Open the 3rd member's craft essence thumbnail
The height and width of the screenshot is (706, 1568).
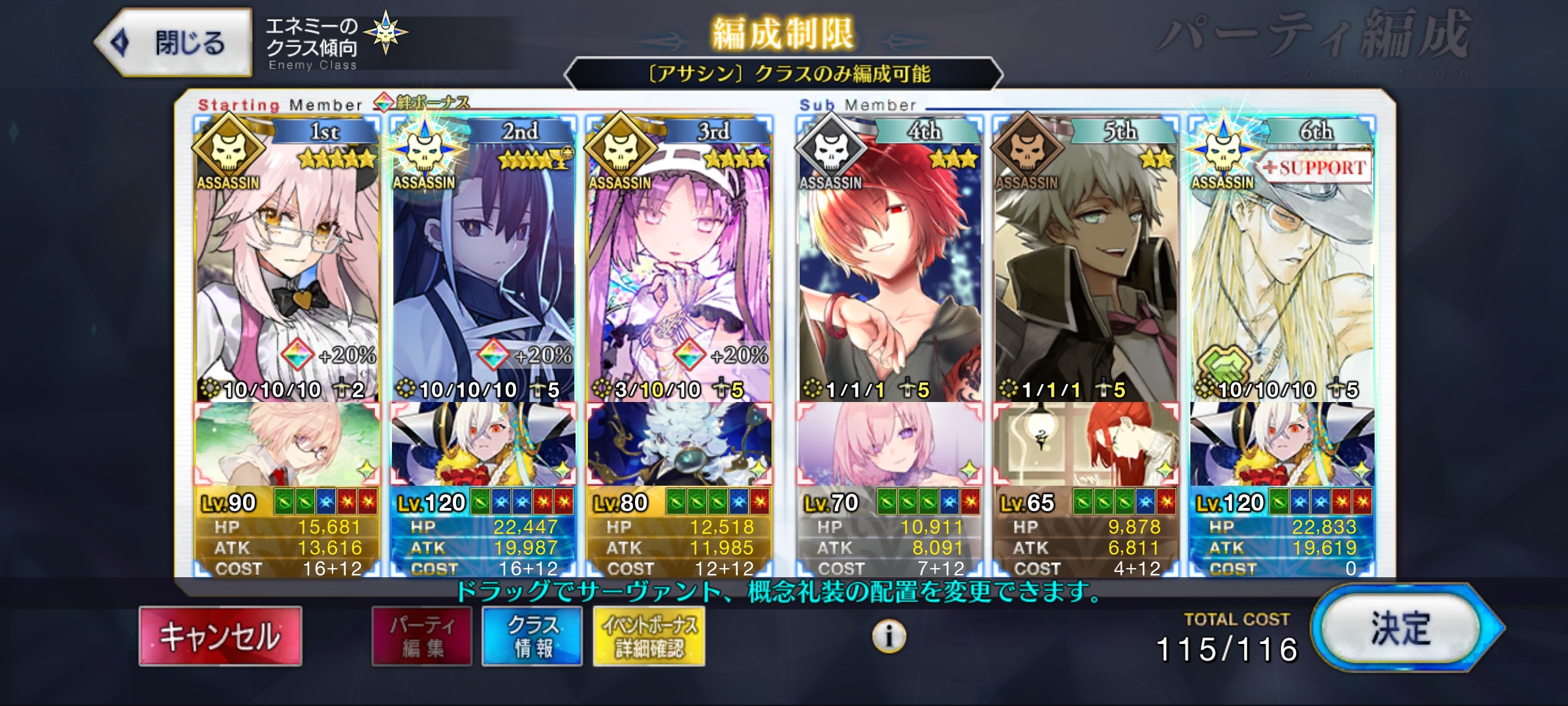[679, 445]
